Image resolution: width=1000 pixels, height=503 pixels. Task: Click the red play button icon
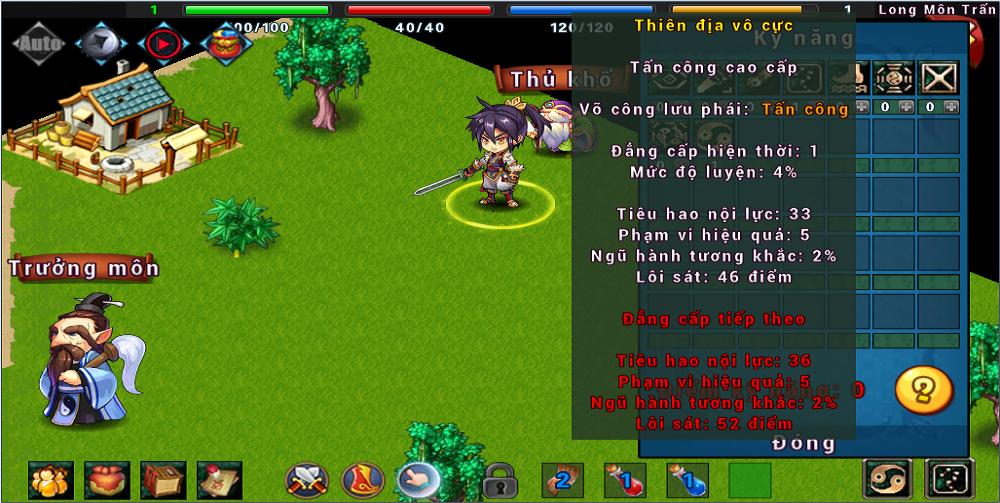(x=161, y=44)
